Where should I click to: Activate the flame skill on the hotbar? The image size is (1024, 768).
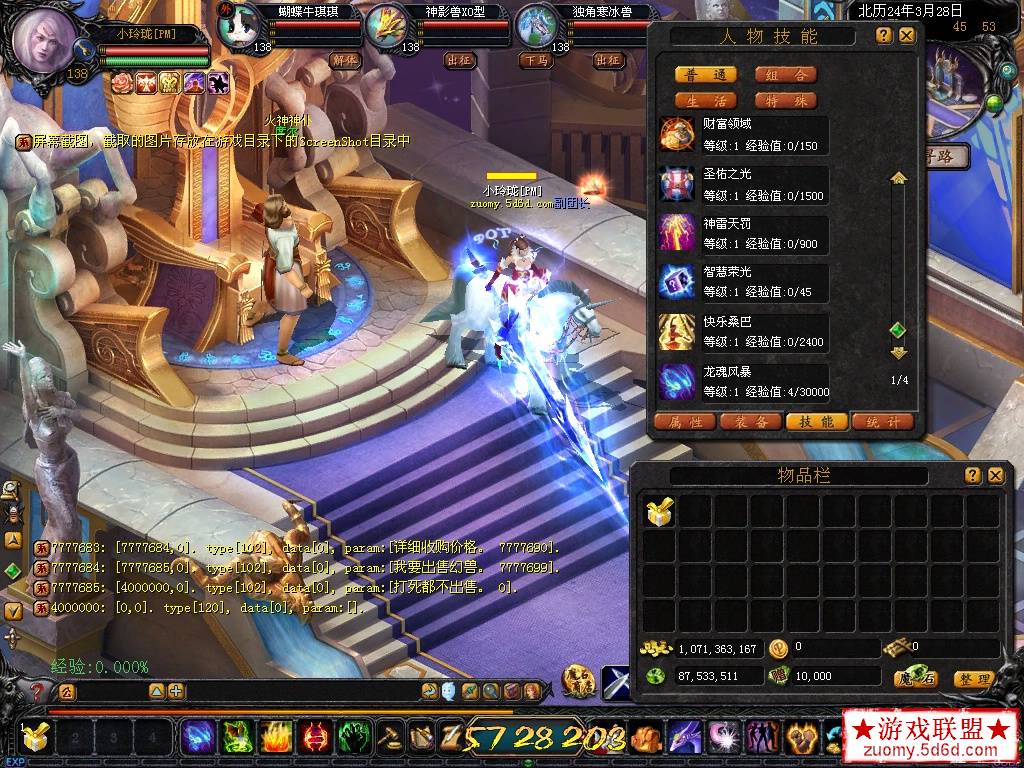[276, 737]
